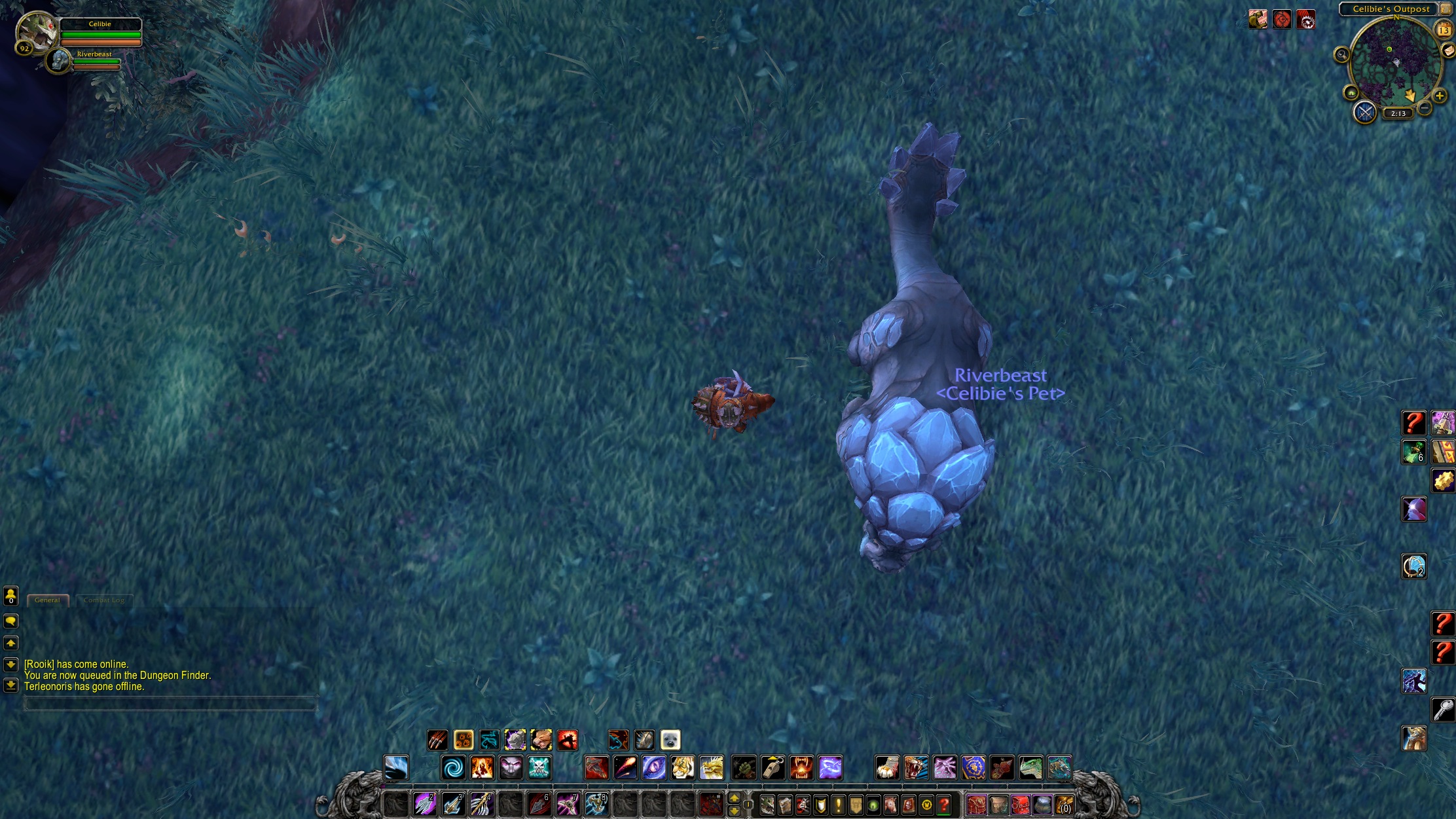Image resolution: width=1456 pixels, height=819 pixels.
Task: Toggle the chat bubble icon beside the chat window
Action: click(10, 621)
